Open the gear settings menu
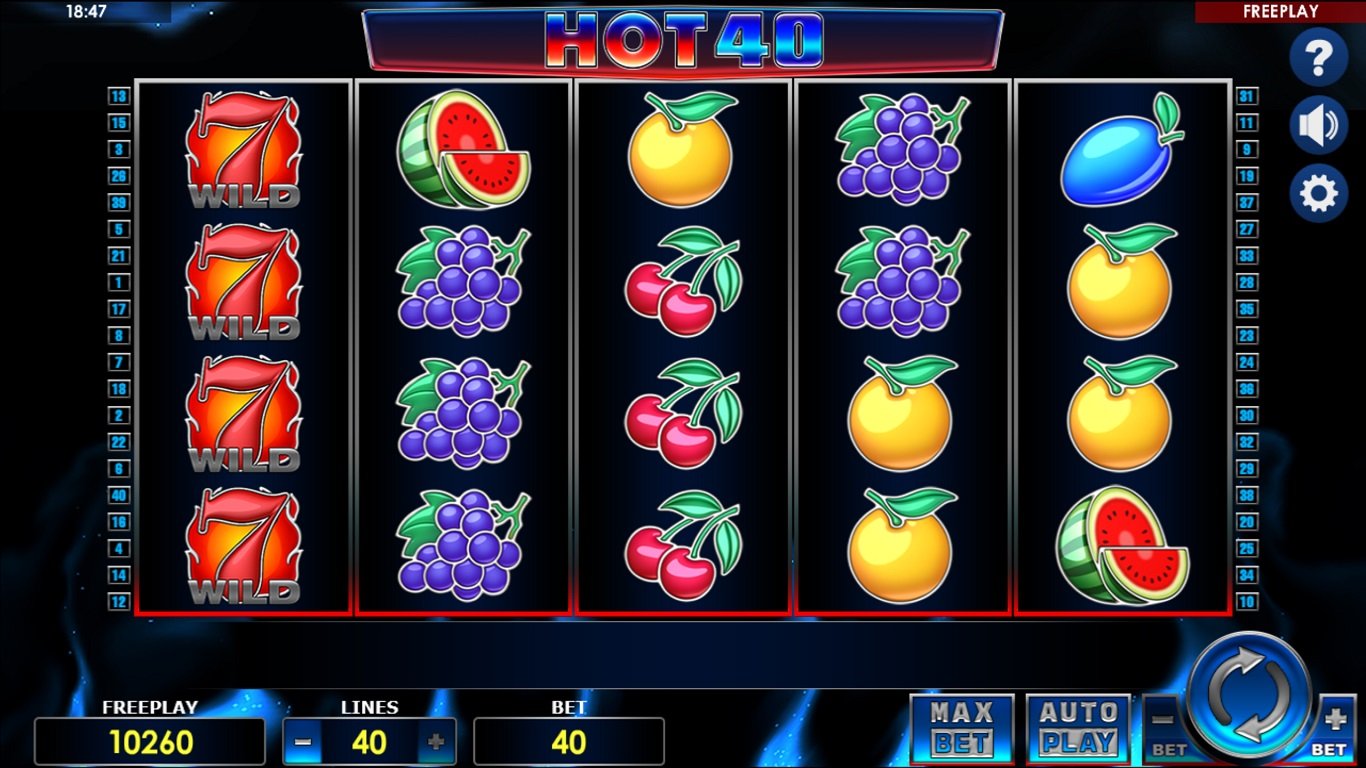The image size is (1366, 768). coord(1318,193)
